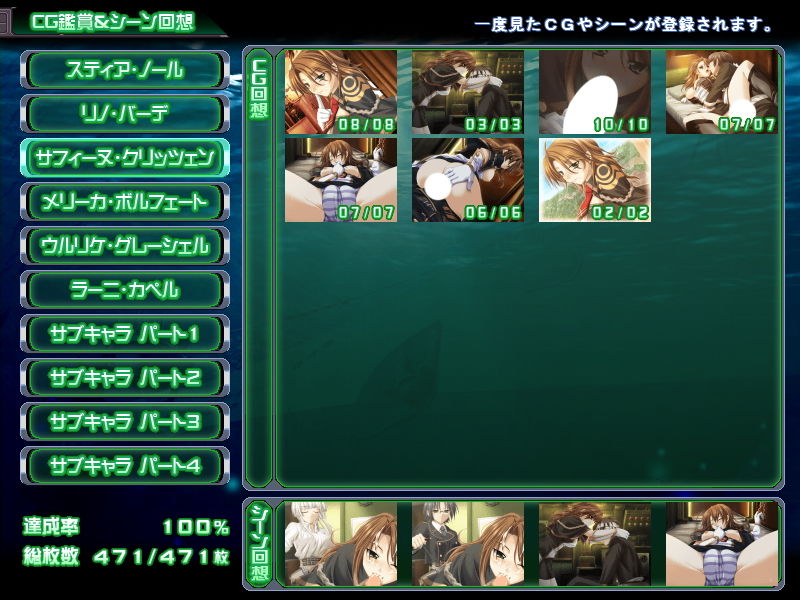Image resolution: width=800 pixels, height=600 pixels.
Task: Select the ラーニ・カペル category button
Action: click(x=125, y=290)
